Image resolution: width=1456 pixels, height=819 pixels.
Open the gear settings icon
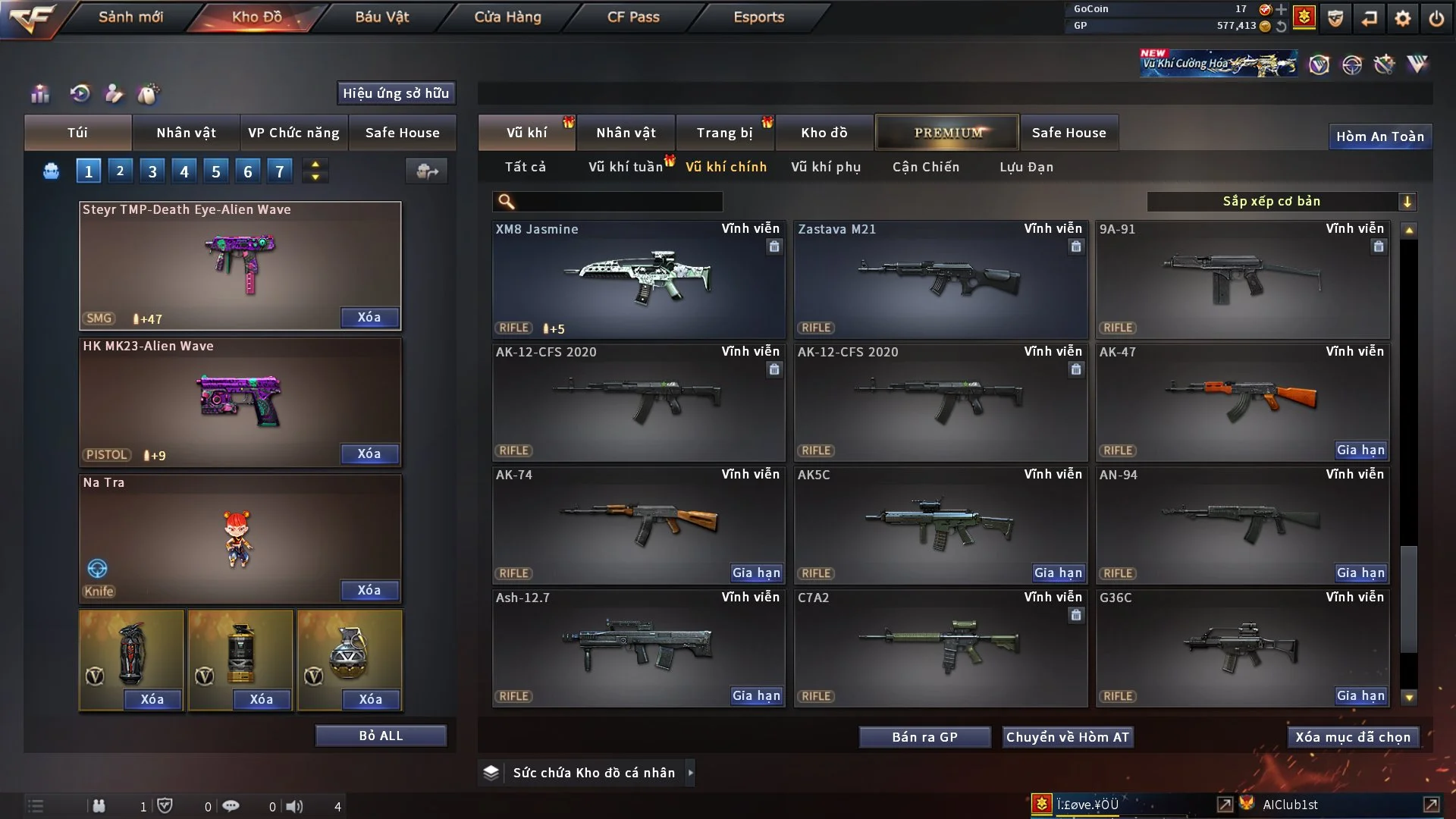[x=1402, y=18]
